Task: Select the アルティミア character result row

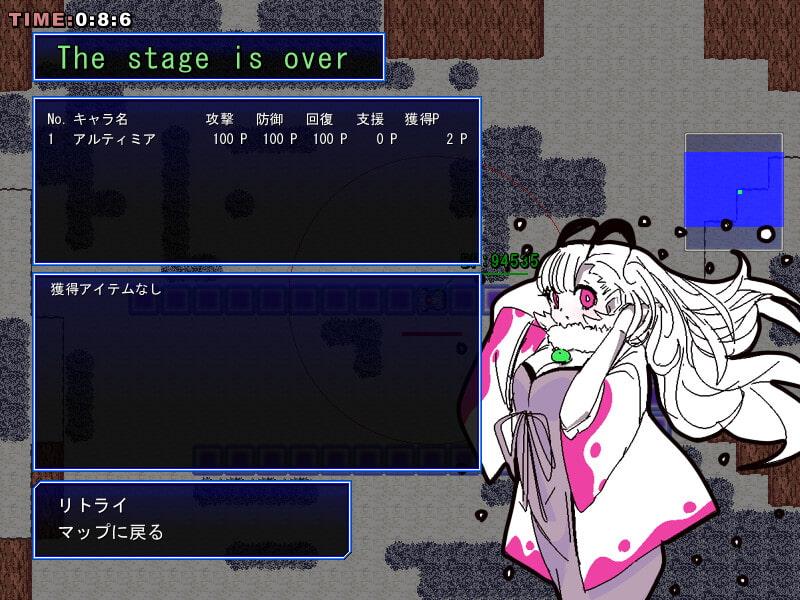Action: 256,140
